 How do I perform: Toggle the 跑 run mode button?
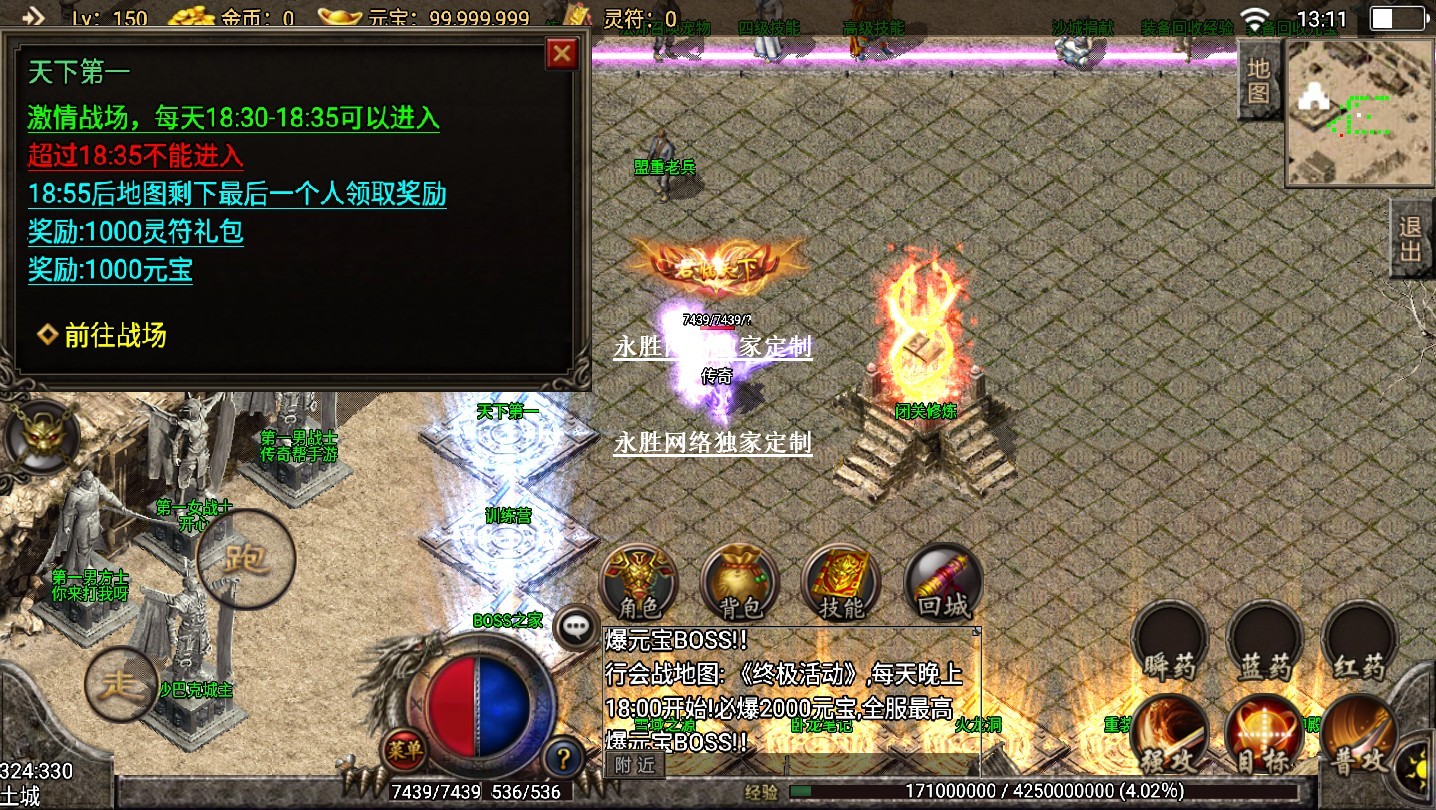246,559
